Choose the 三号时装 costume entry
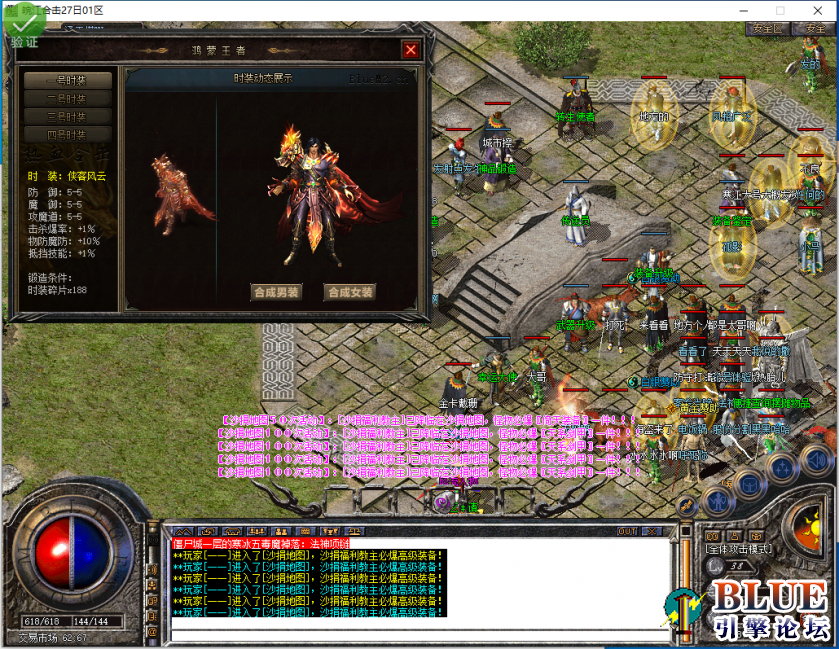The image size is (839, 649). [x=68, y=117]
